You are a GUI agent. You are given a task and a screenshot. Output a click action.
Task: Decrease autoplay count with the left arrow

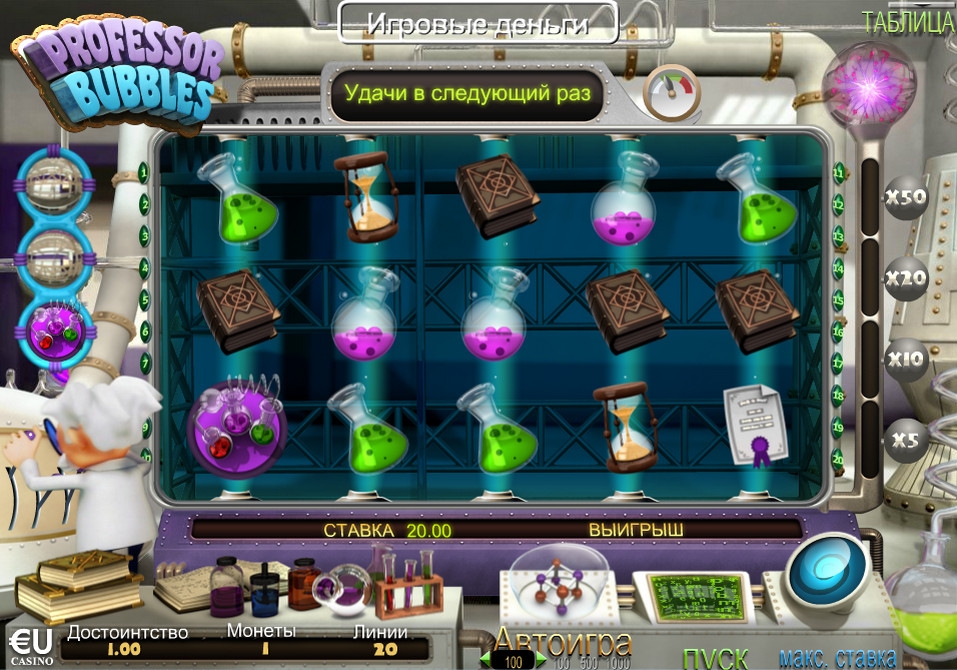point(485,660)
